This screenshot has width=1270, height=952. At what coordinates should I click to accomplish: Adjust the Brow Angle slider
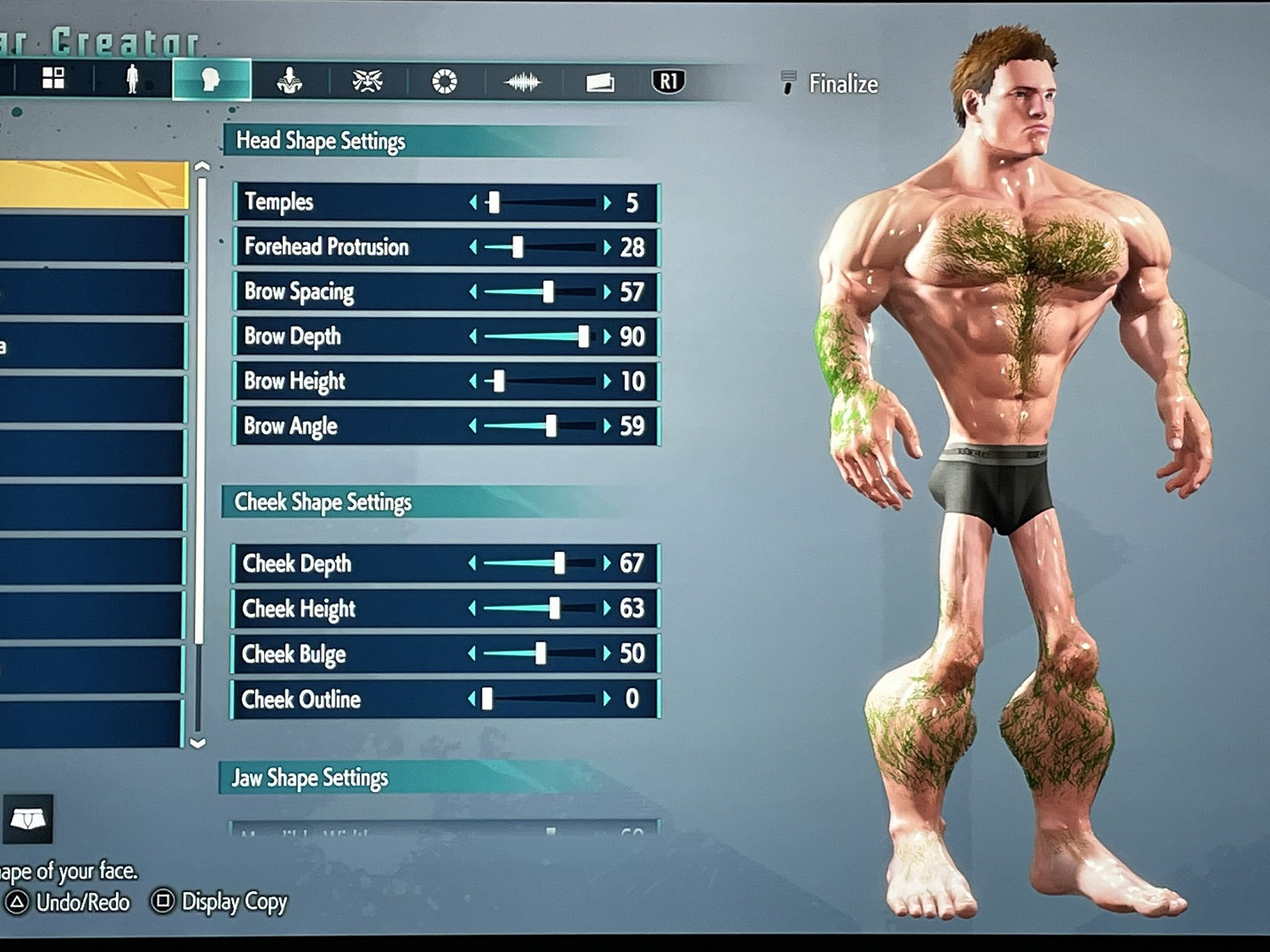(551, 426)
